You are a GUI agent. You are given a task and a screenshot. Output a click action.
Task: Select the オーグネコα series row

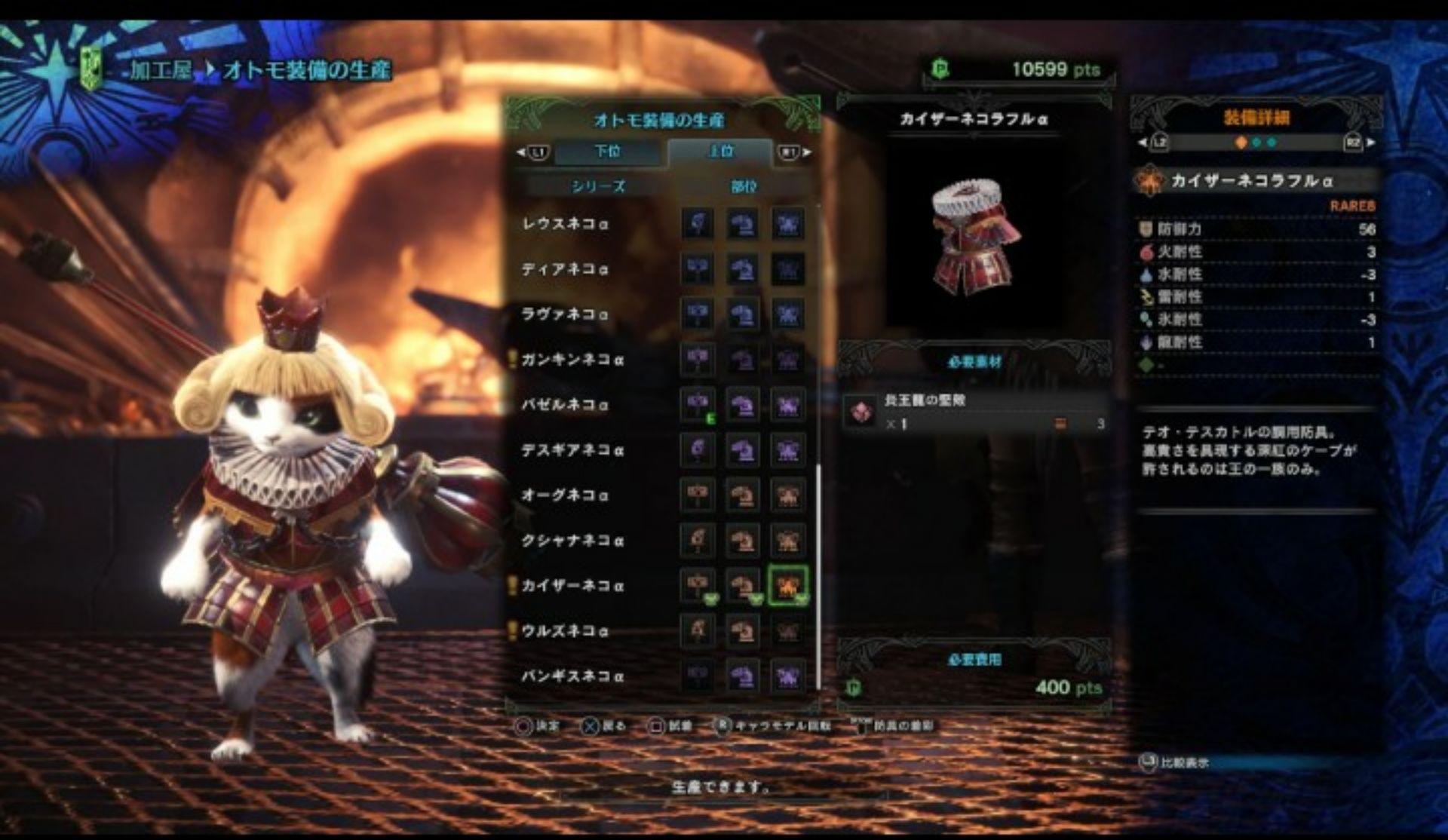(566, 495)
